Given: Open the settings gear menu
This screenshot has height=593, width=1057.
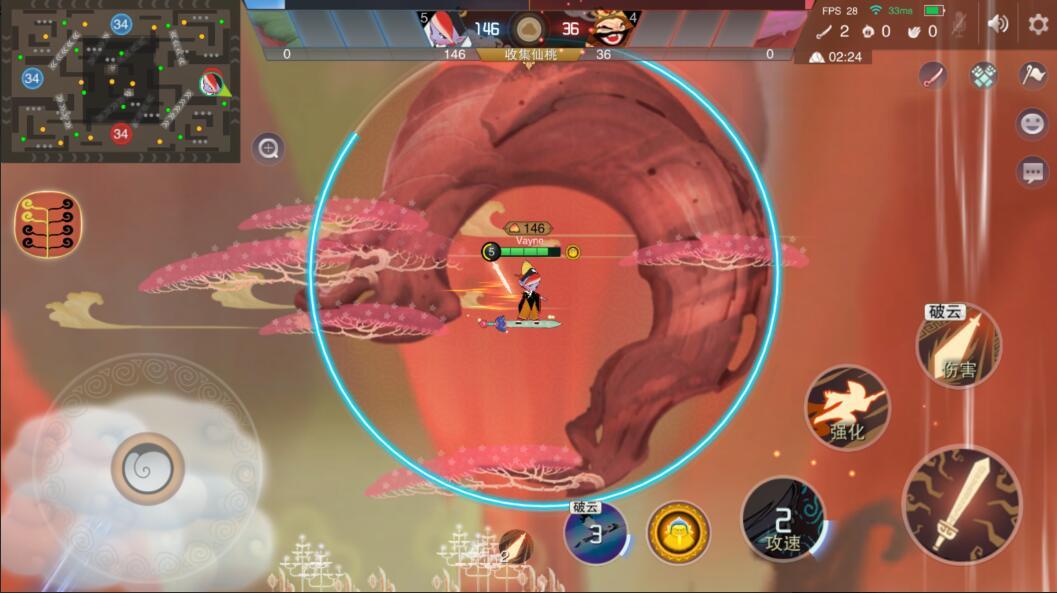Looking at the screenshot, I should click(x=1038, y=24).
